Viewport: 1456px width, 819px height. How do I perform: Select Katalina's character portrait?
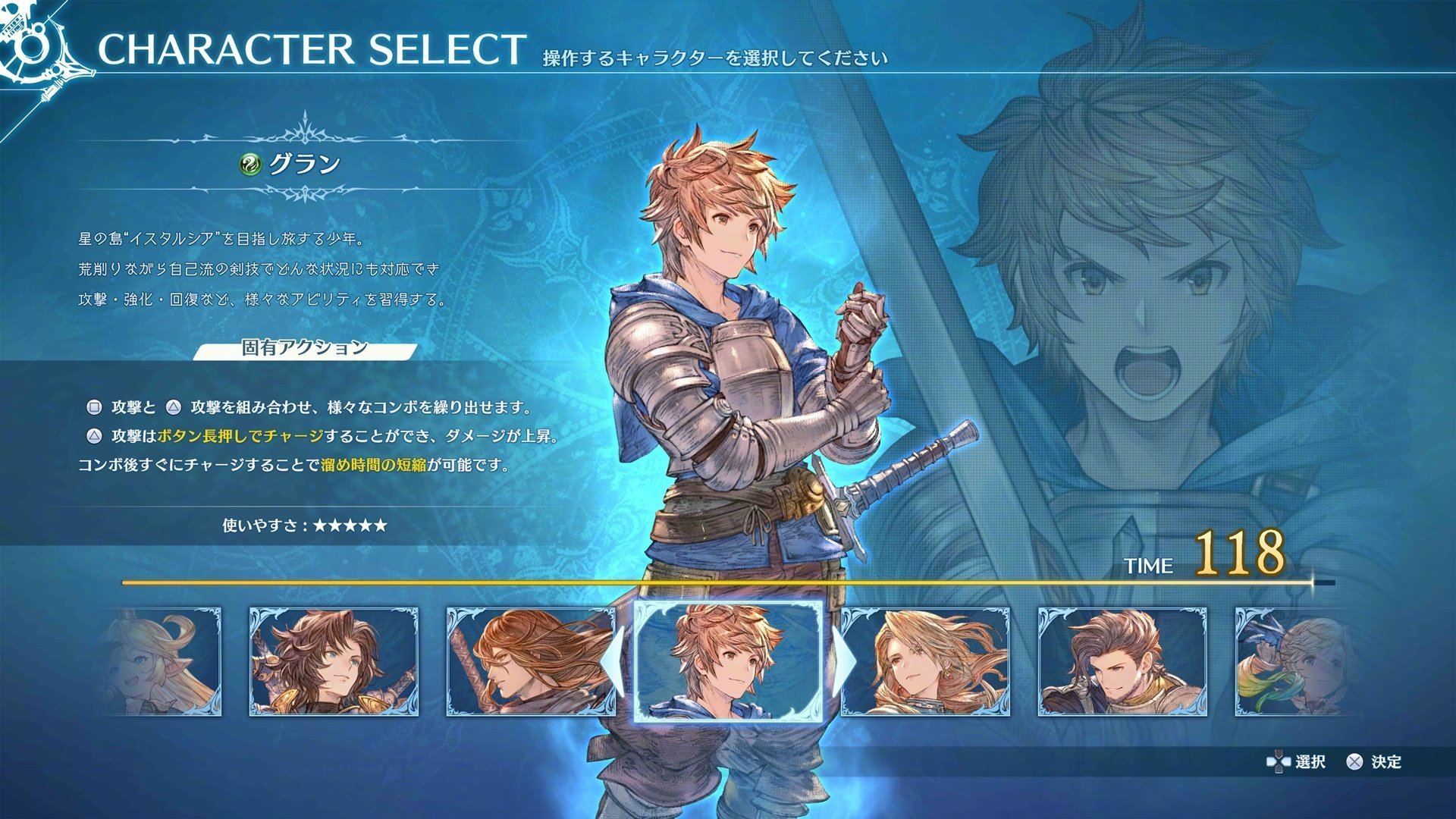tap(930, 662)
